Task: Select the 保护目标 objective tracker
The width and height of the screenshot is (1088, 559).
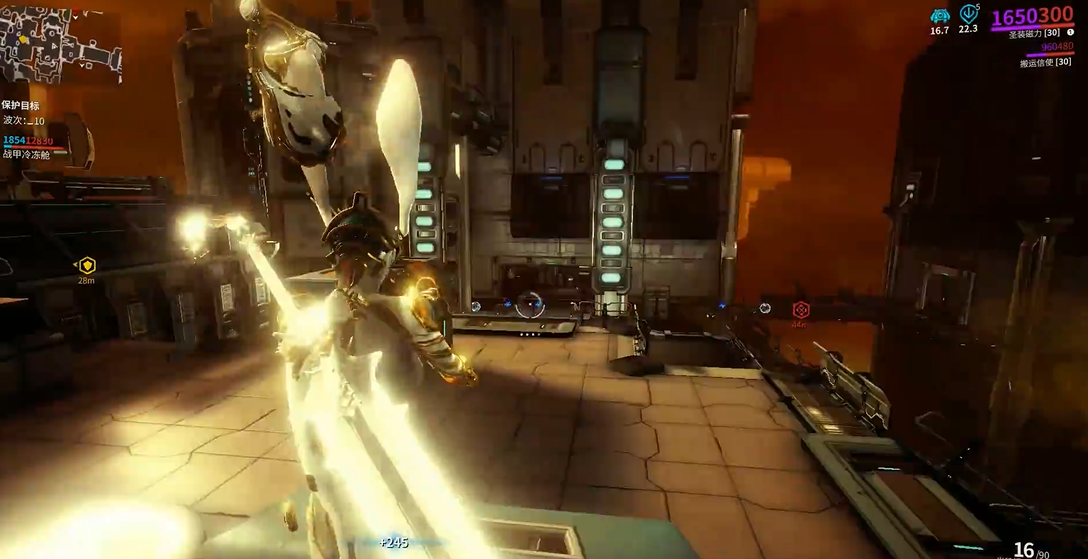Action: click(21, 105)
